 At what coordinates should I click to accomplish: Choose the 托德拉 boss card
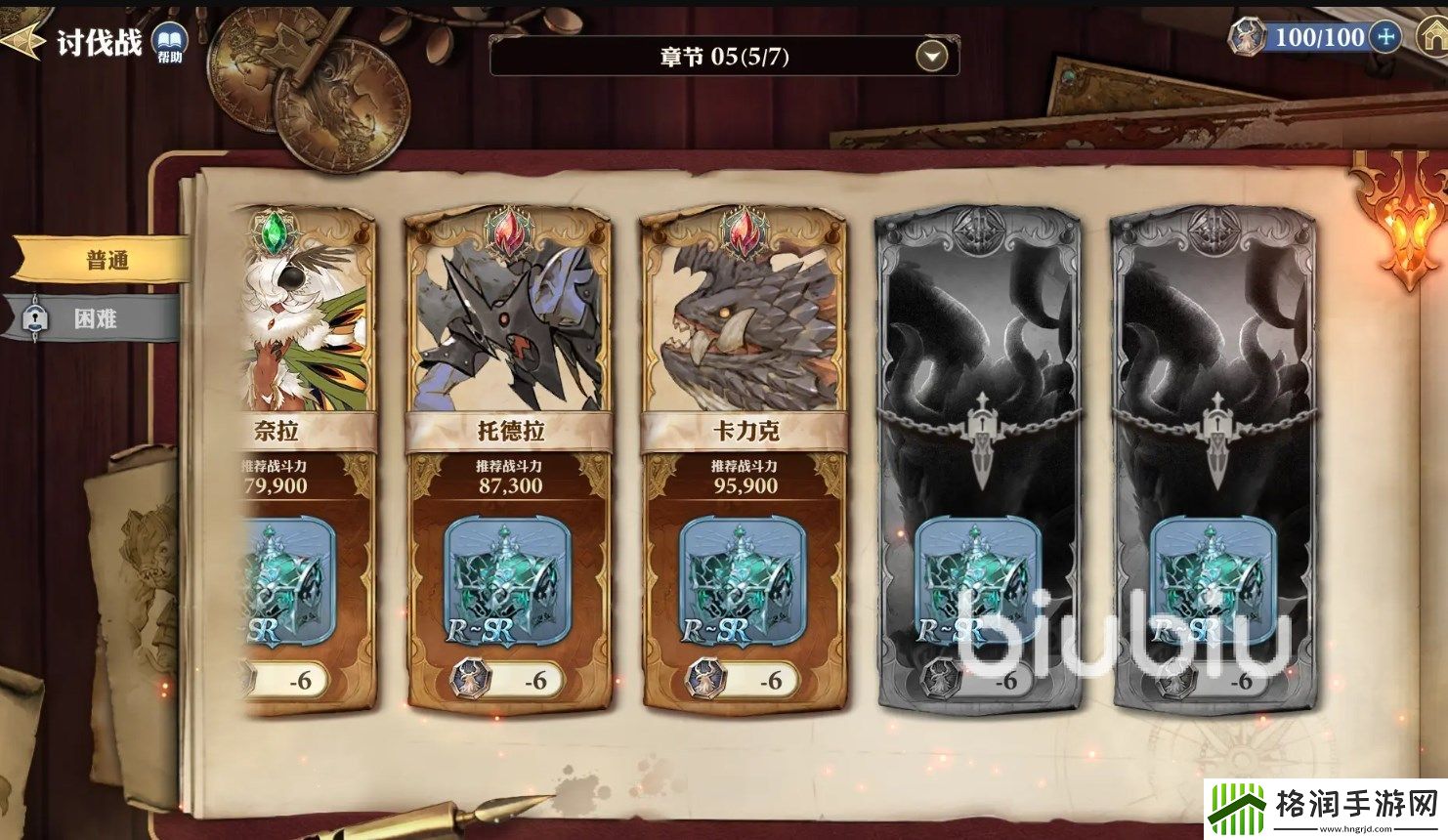point(508,322)
